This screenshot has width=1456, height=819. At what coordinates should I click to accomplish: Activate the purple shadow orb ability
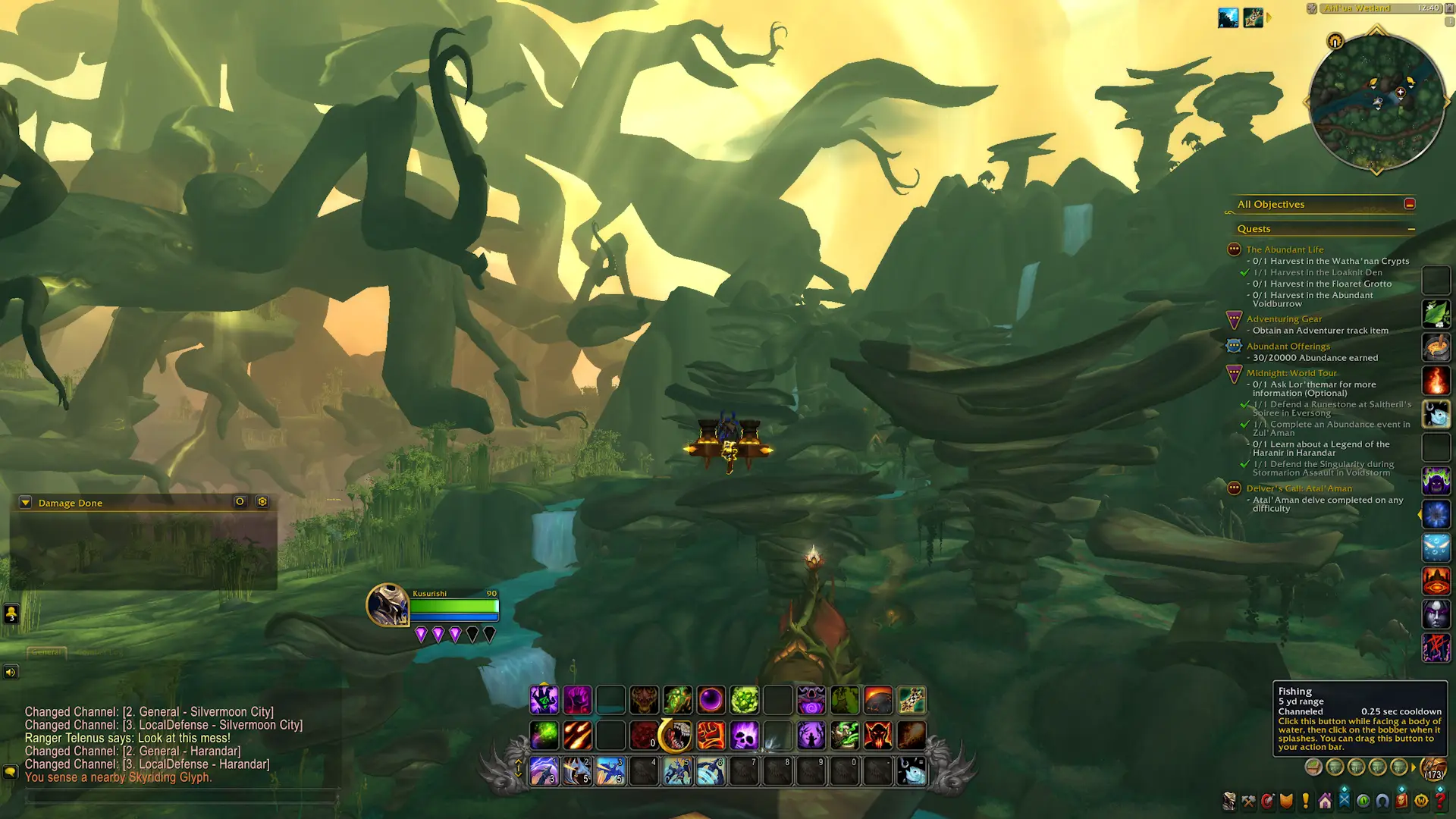point(711,701)
